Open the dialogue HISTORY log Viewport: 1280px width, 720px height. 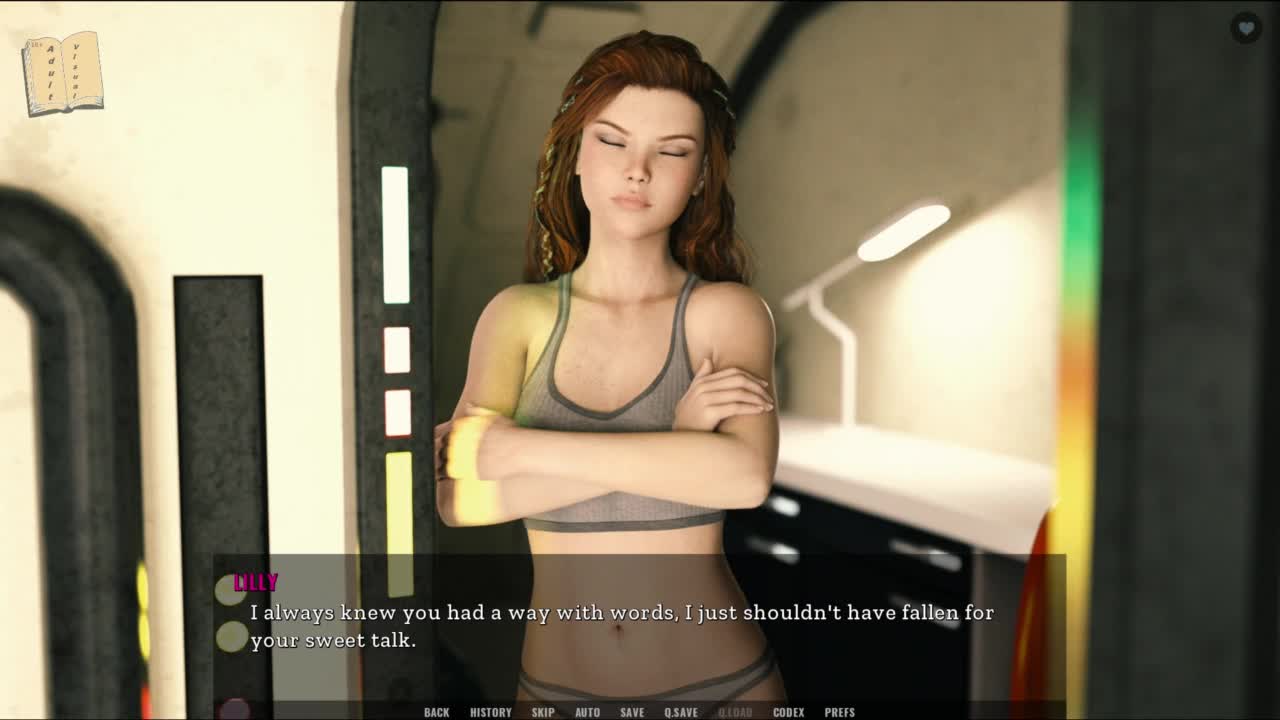[490, 712]
